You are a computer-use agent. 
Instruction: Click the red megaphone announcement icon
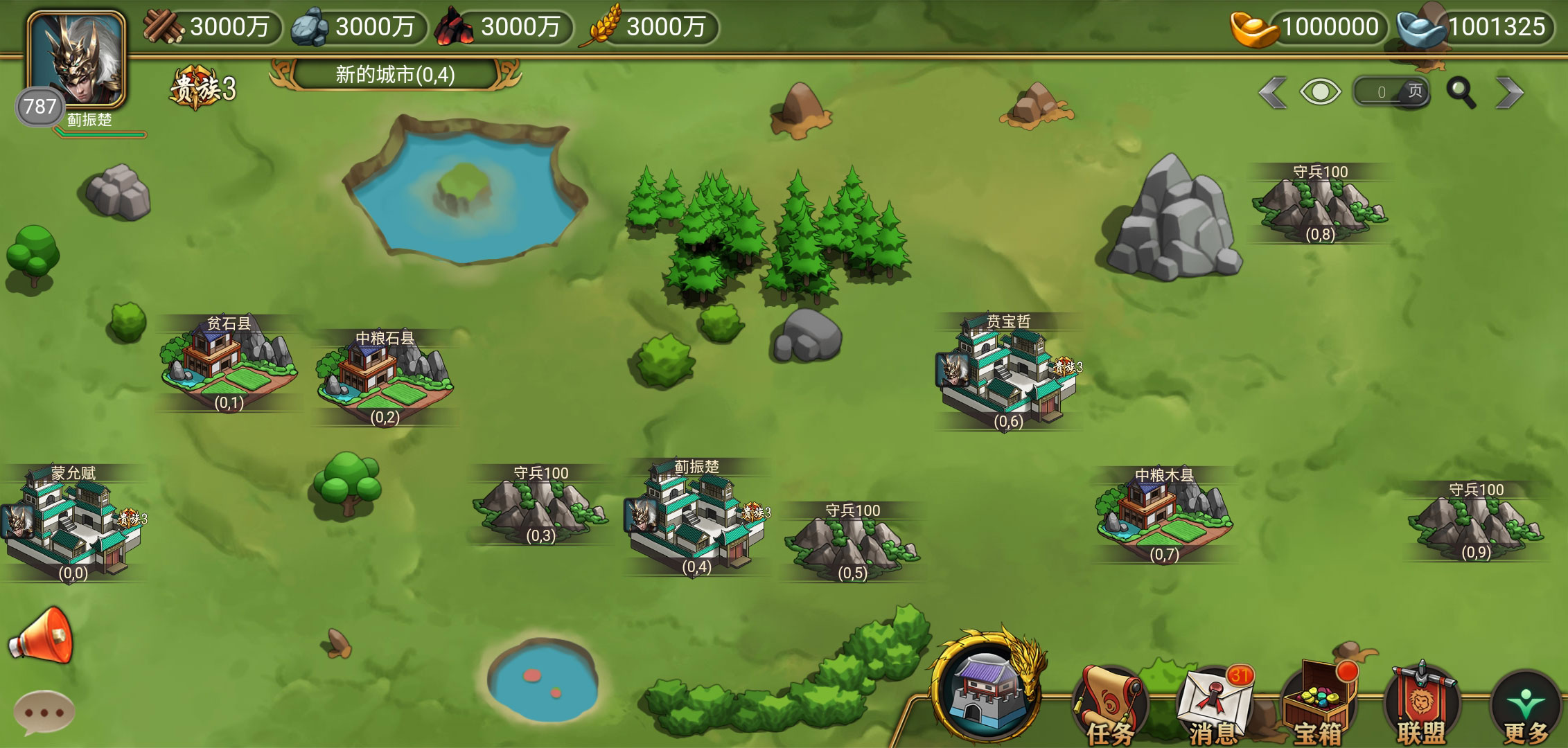(x=42, y=636)
